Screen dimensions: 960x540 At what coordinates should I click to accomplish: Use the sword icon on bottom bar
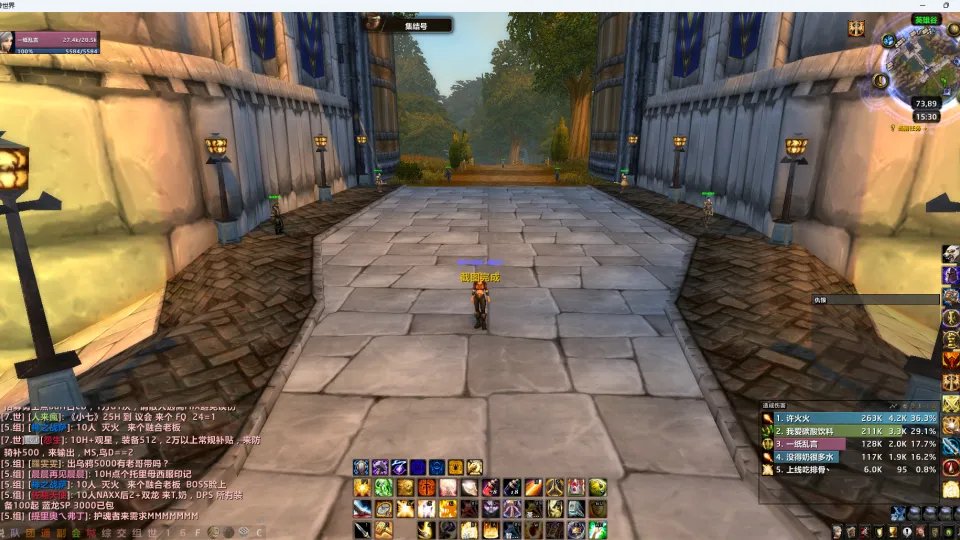point(361,529)
